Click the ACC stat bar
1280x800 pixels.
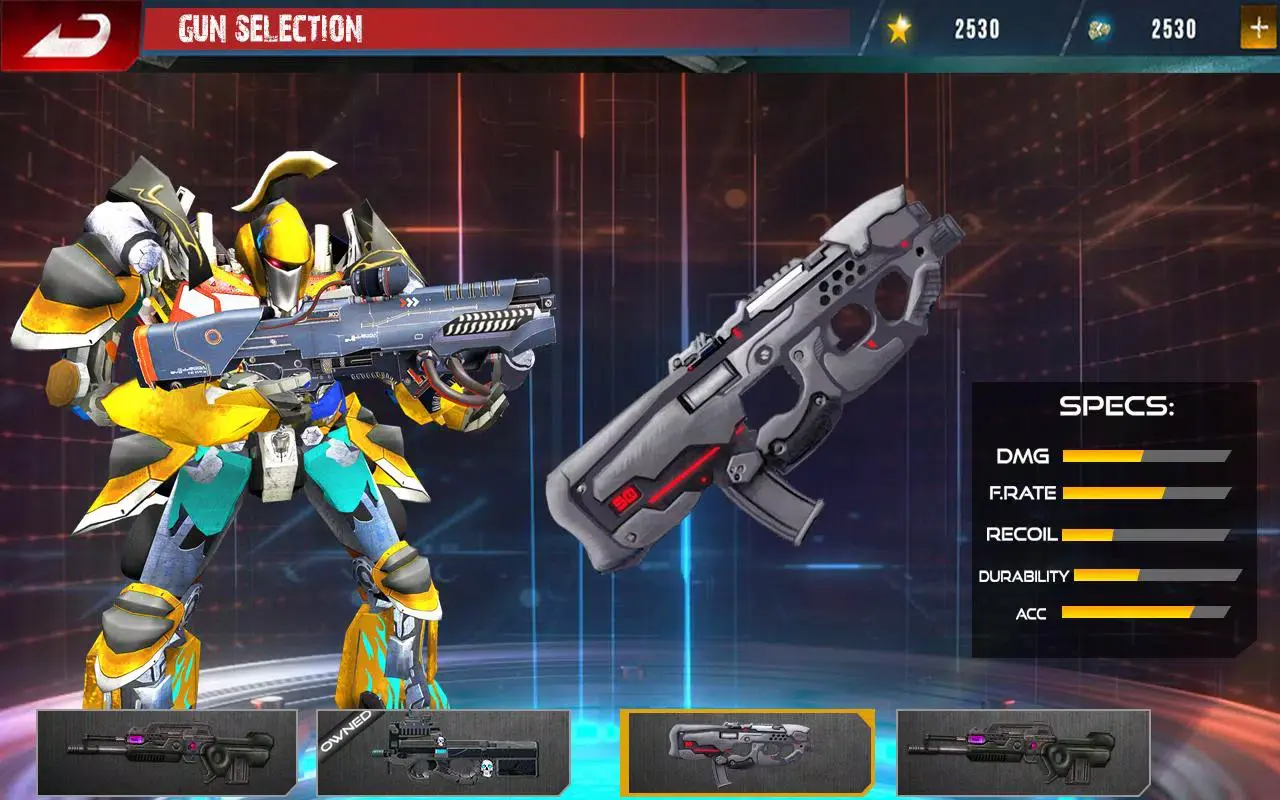click(x=1145, y=613)
